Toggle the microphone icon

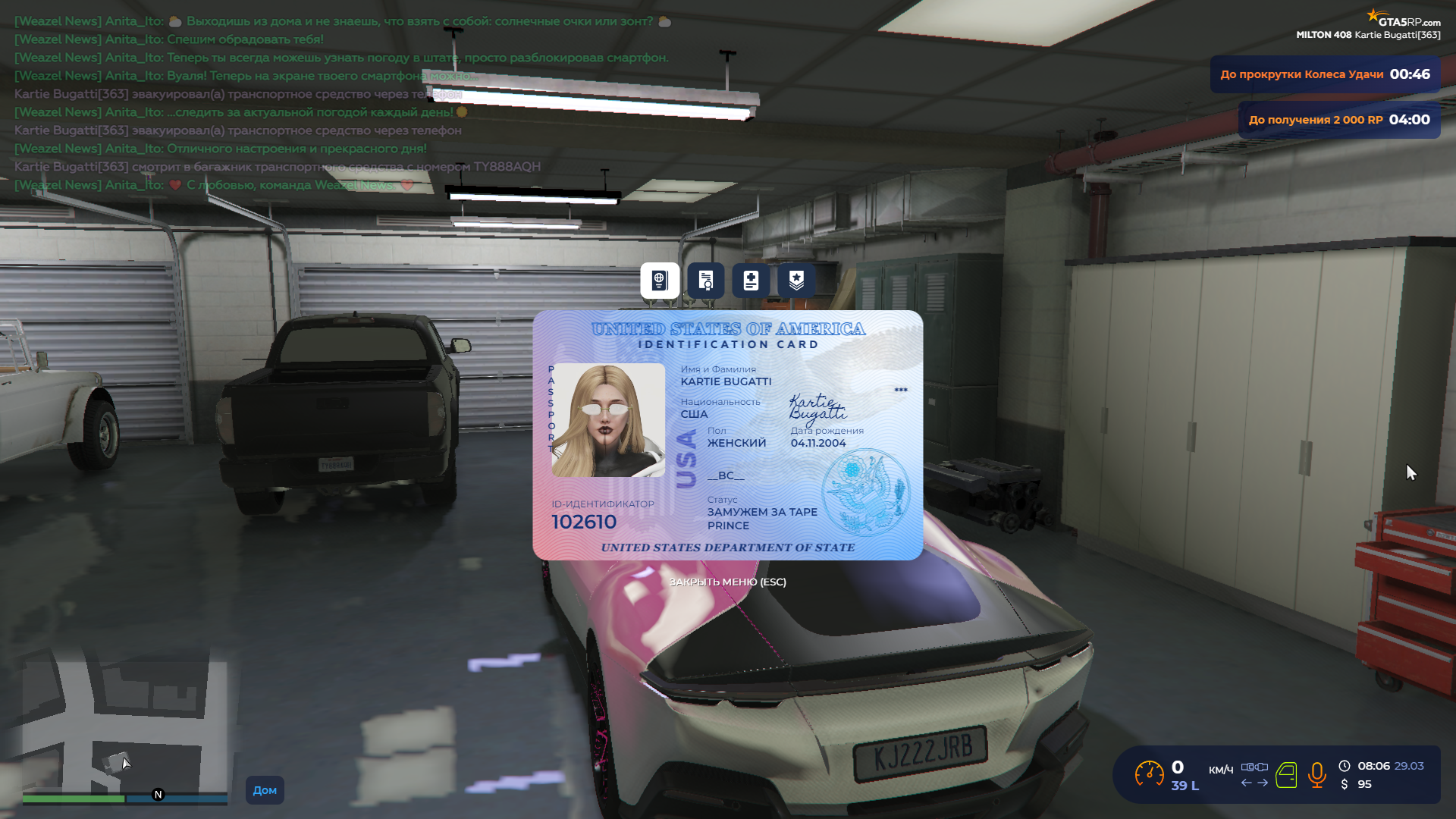[1317, 775]
